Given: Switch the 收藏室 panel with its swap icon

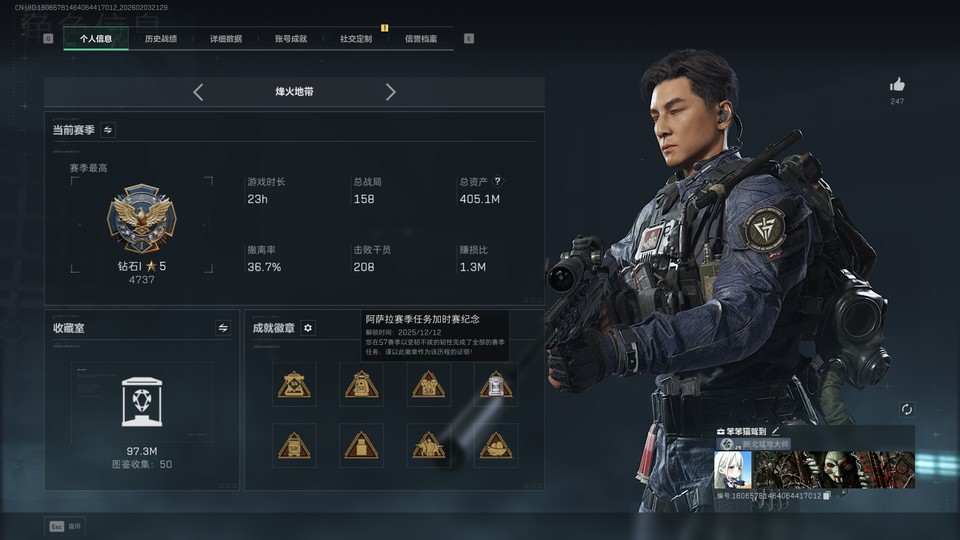Looking at the screenshot, I should coord(223,327).
